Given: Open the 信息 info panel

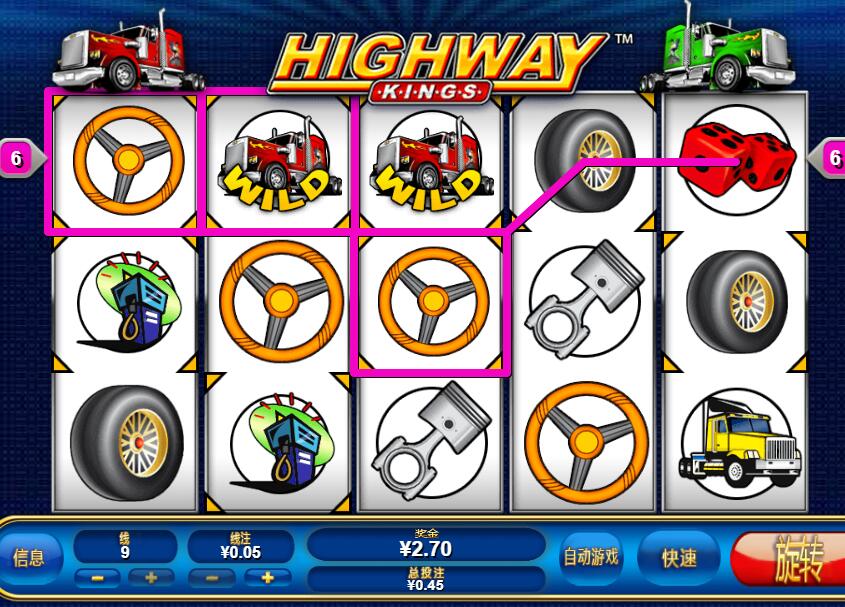Looking at the screenshot, I should tap(28, 558).
